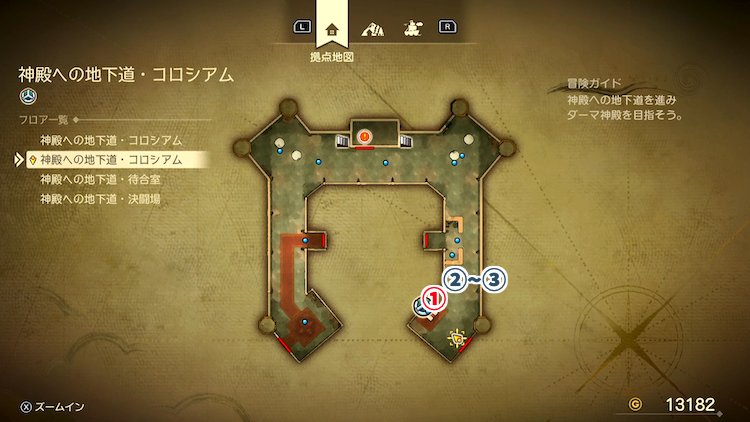The image size is (750, 422).
Task: Switch to the mountain world map tab
Action: coord(372,28)
